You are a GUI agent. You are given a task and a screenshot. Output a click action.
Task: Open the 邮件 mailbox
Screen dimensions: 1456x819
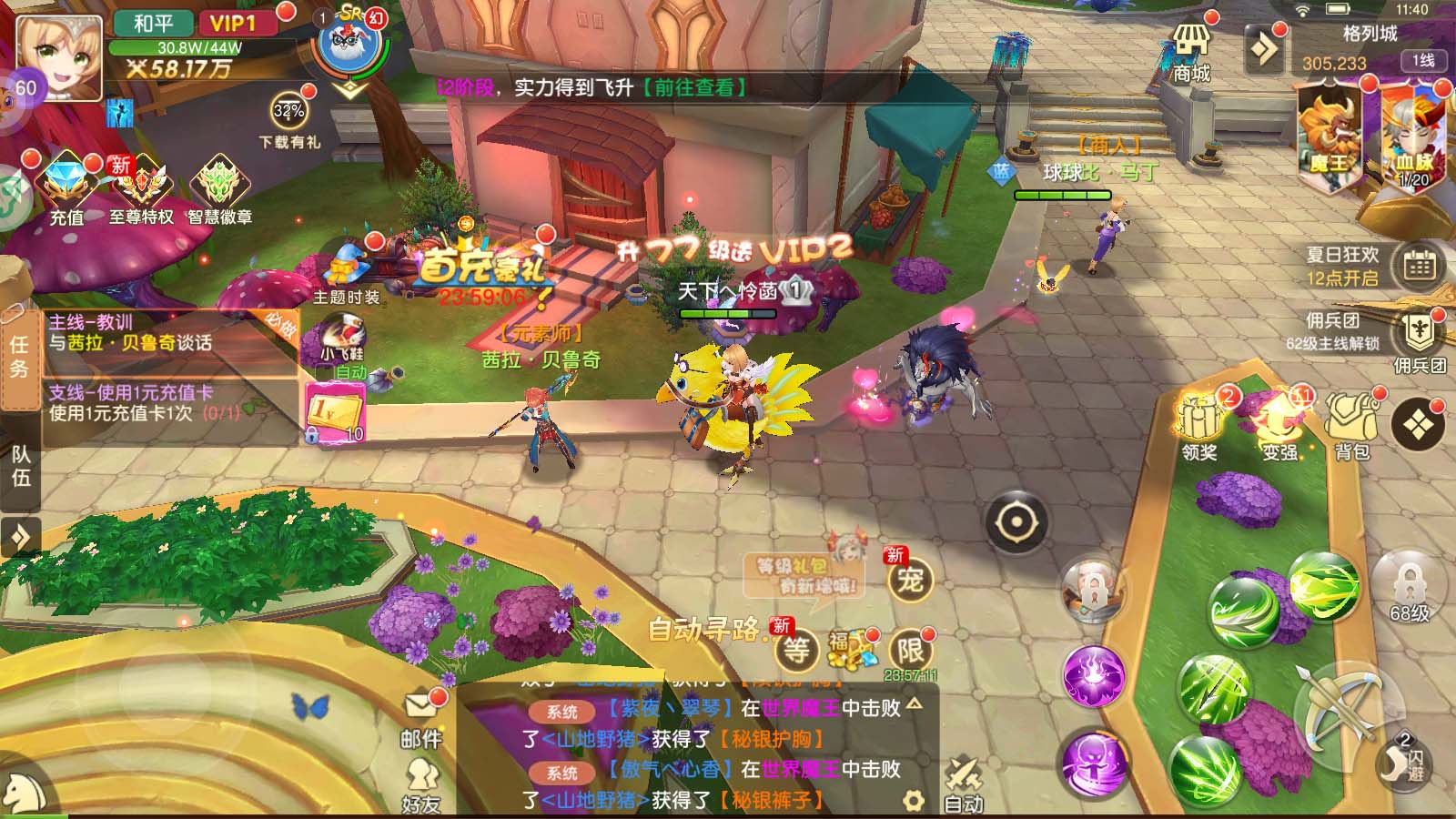[x=420, y=717]
